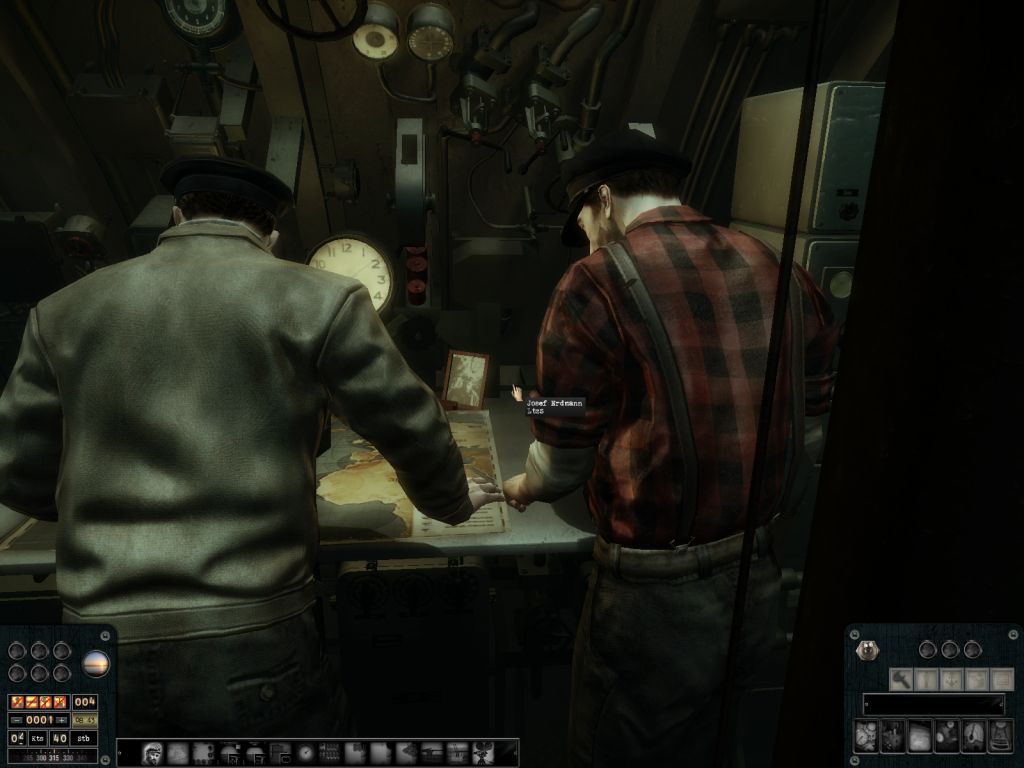
Task: Select the hammer repair order button
Action: (902, 679)
